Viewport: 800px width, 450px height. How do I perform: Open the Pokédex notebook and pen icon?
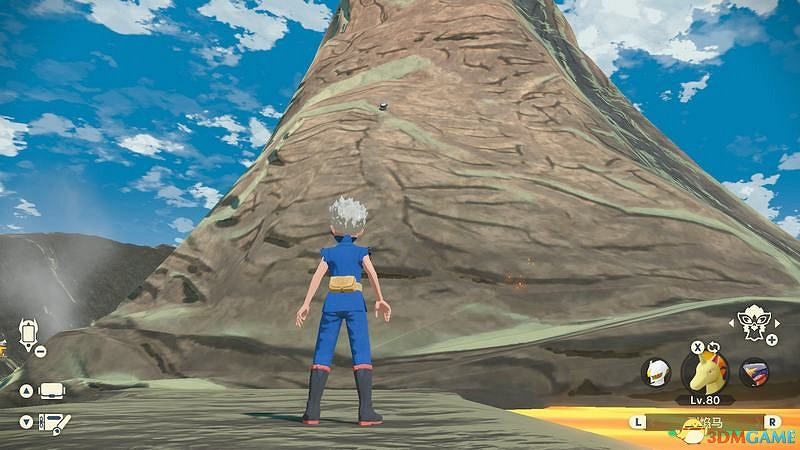(x=50, y=423)
